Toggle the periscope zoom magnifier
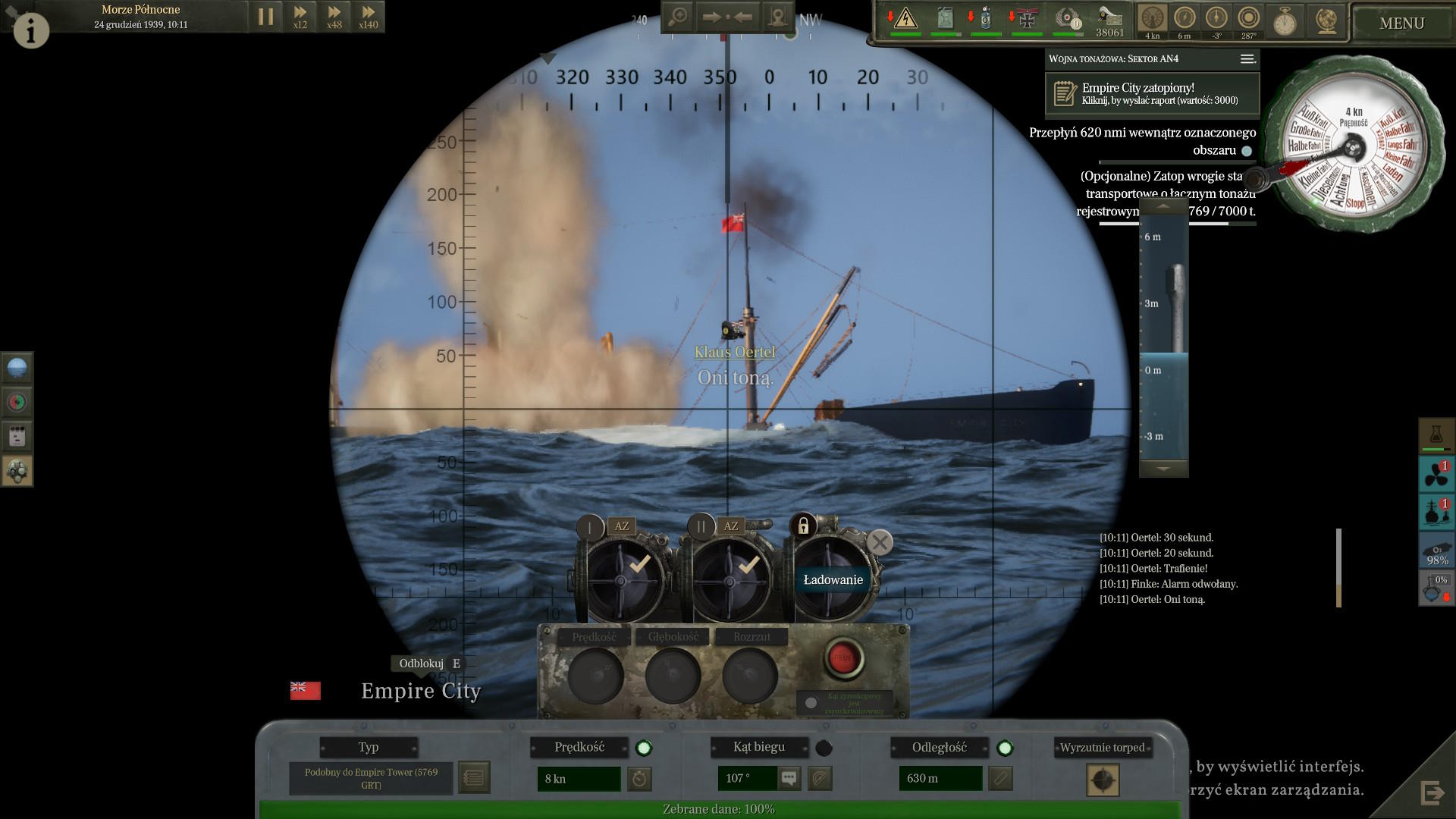Image resolution: width=1456 pixels, height=819 pixels. tap(677, 17)
